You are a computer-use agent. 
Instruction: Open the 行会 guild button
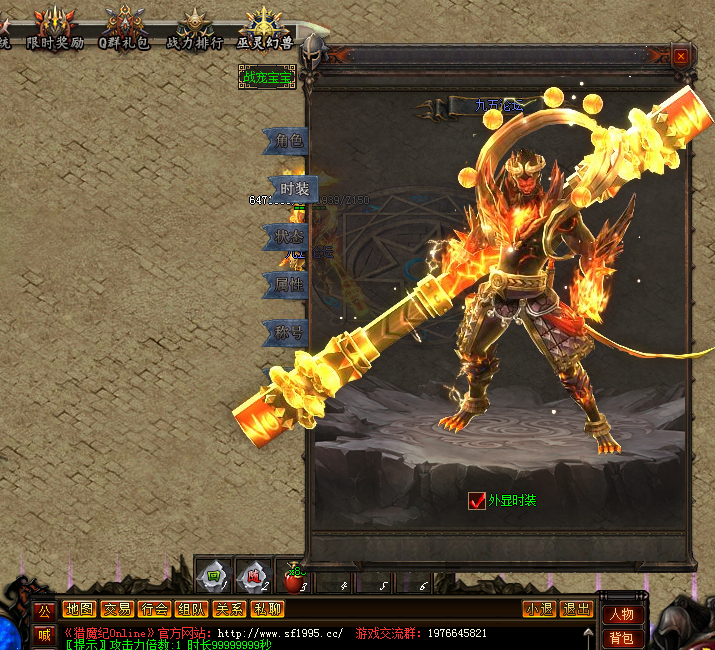(x=154, y=609)
